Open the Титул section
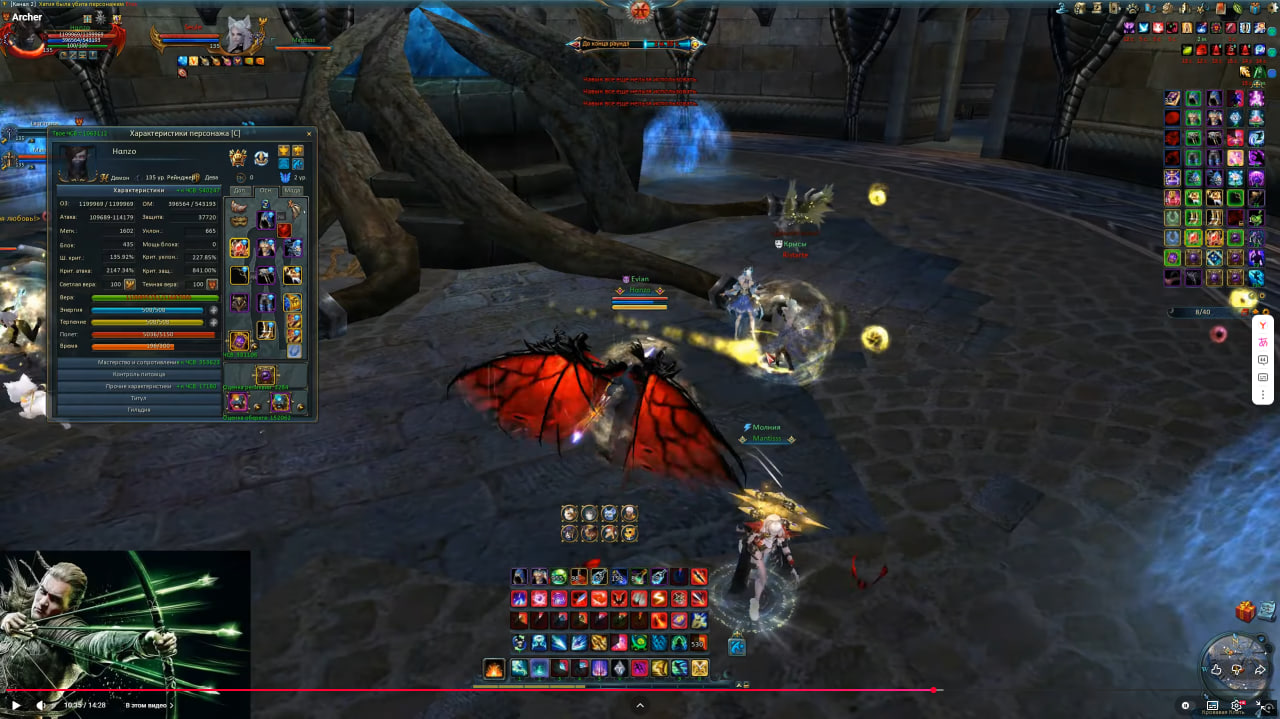 (139, 398)
